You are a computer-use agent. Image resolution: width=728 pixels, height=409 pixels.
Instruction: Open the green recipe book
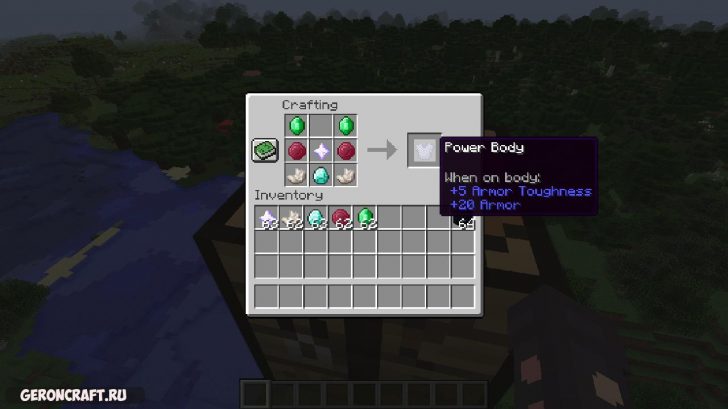pyautogui.click(x=264, y=150)
